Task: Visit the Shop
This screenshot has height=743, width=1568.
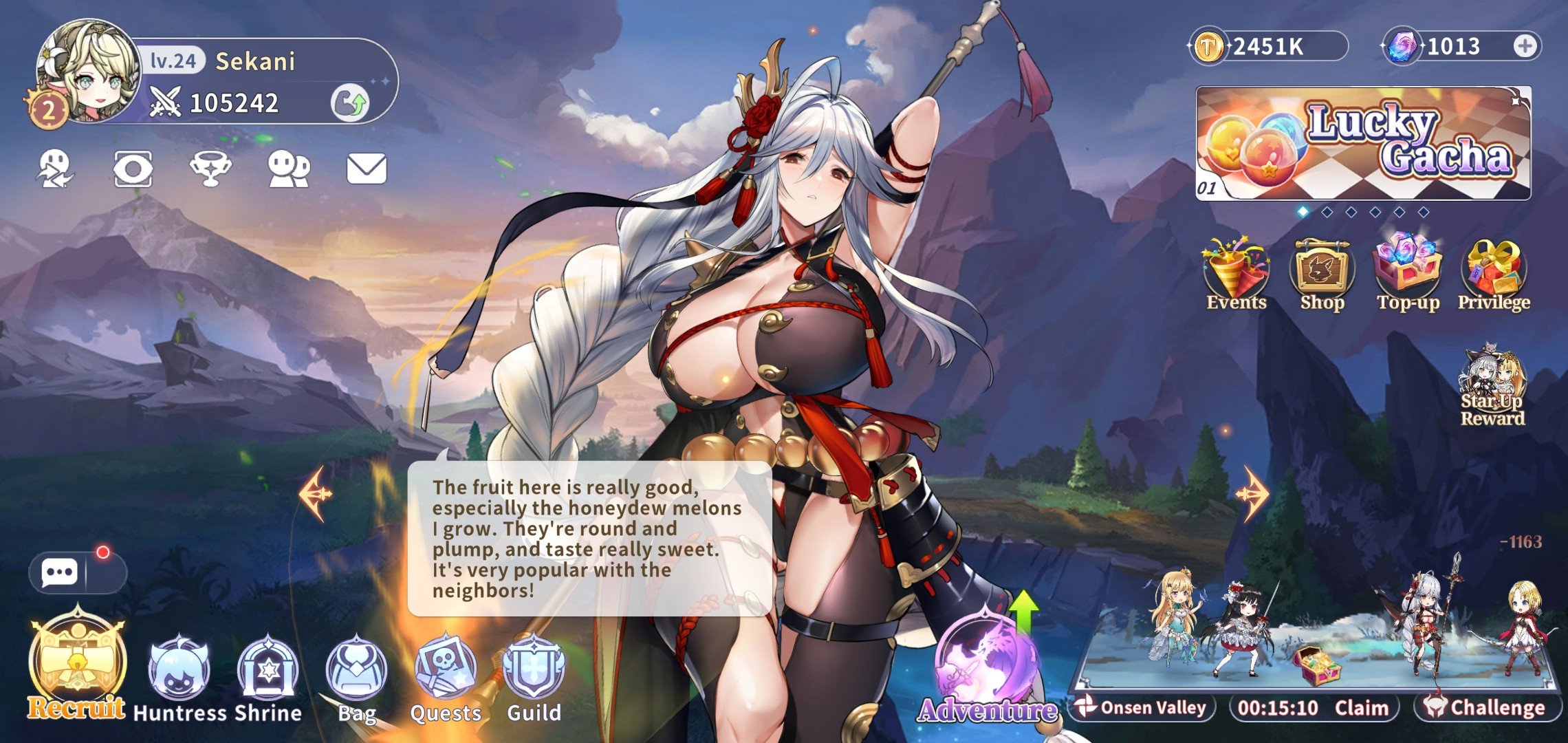Action: (1322, 276)
